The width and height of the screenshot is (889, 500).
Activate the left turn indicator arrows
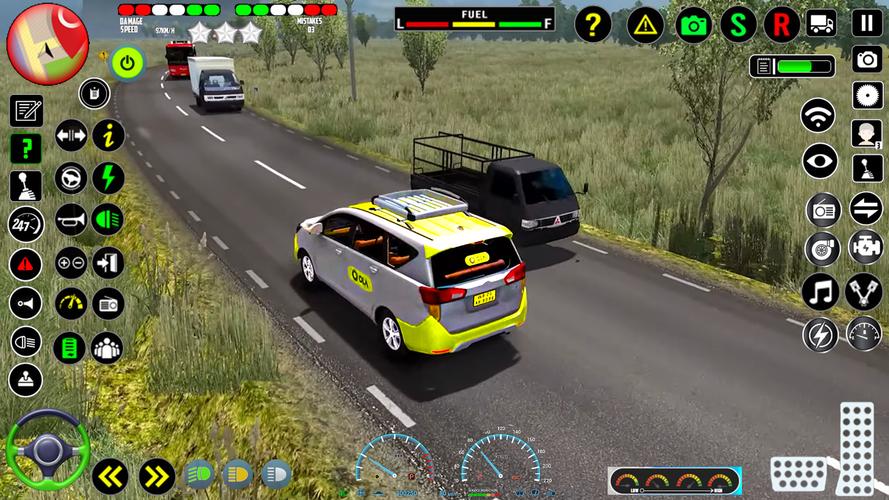[109, 475]
